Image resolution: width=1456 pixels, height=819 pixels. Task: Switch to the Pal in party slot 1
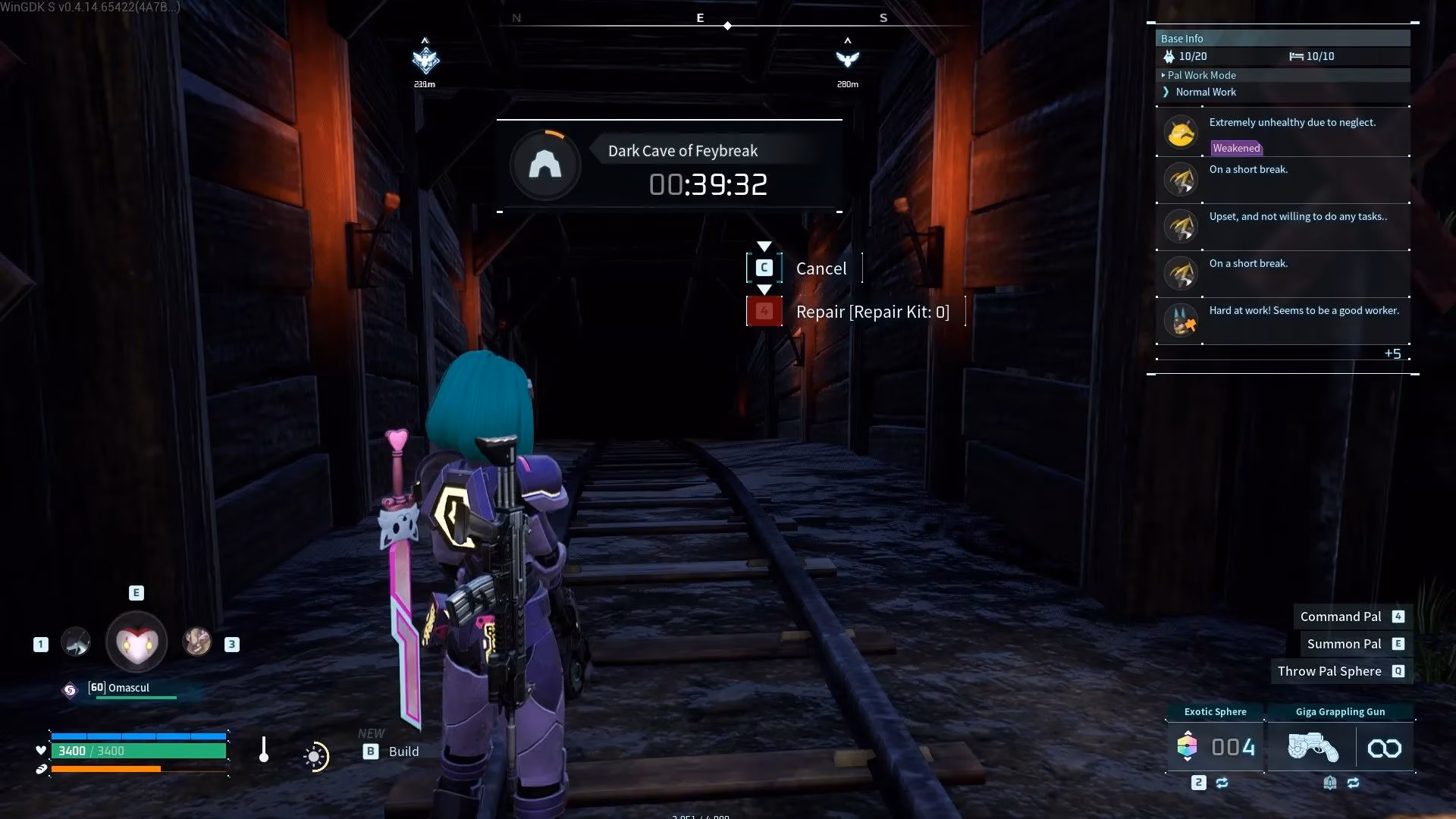(75, 642)
